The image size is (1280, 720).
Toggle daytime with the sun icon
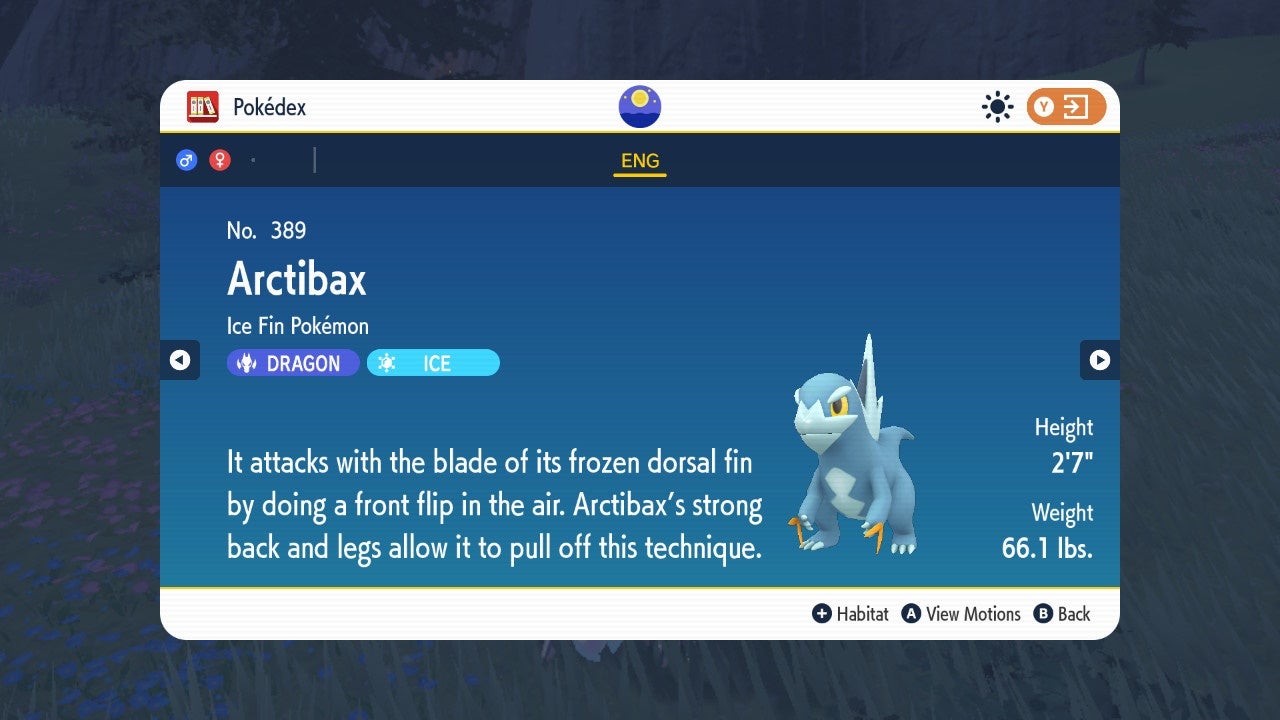click(x=997, y=107)
